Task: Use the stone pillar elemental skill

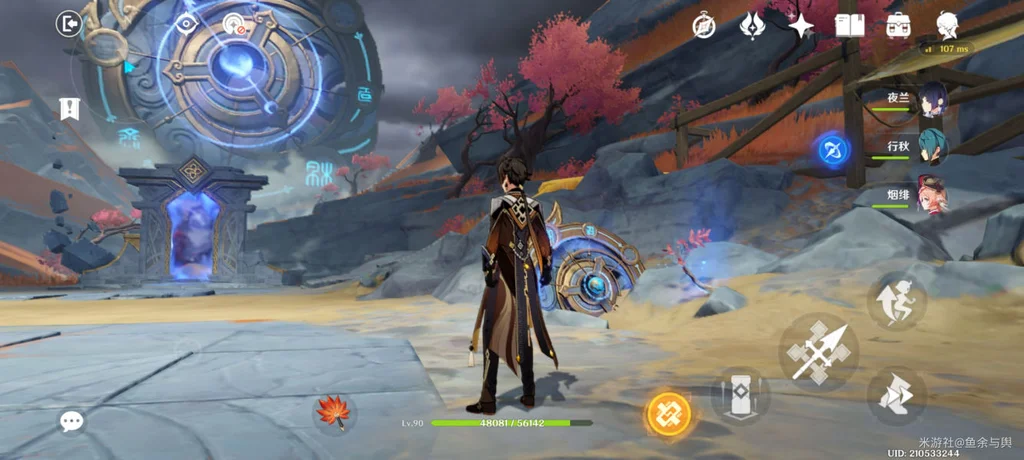Action: [740, 393]
